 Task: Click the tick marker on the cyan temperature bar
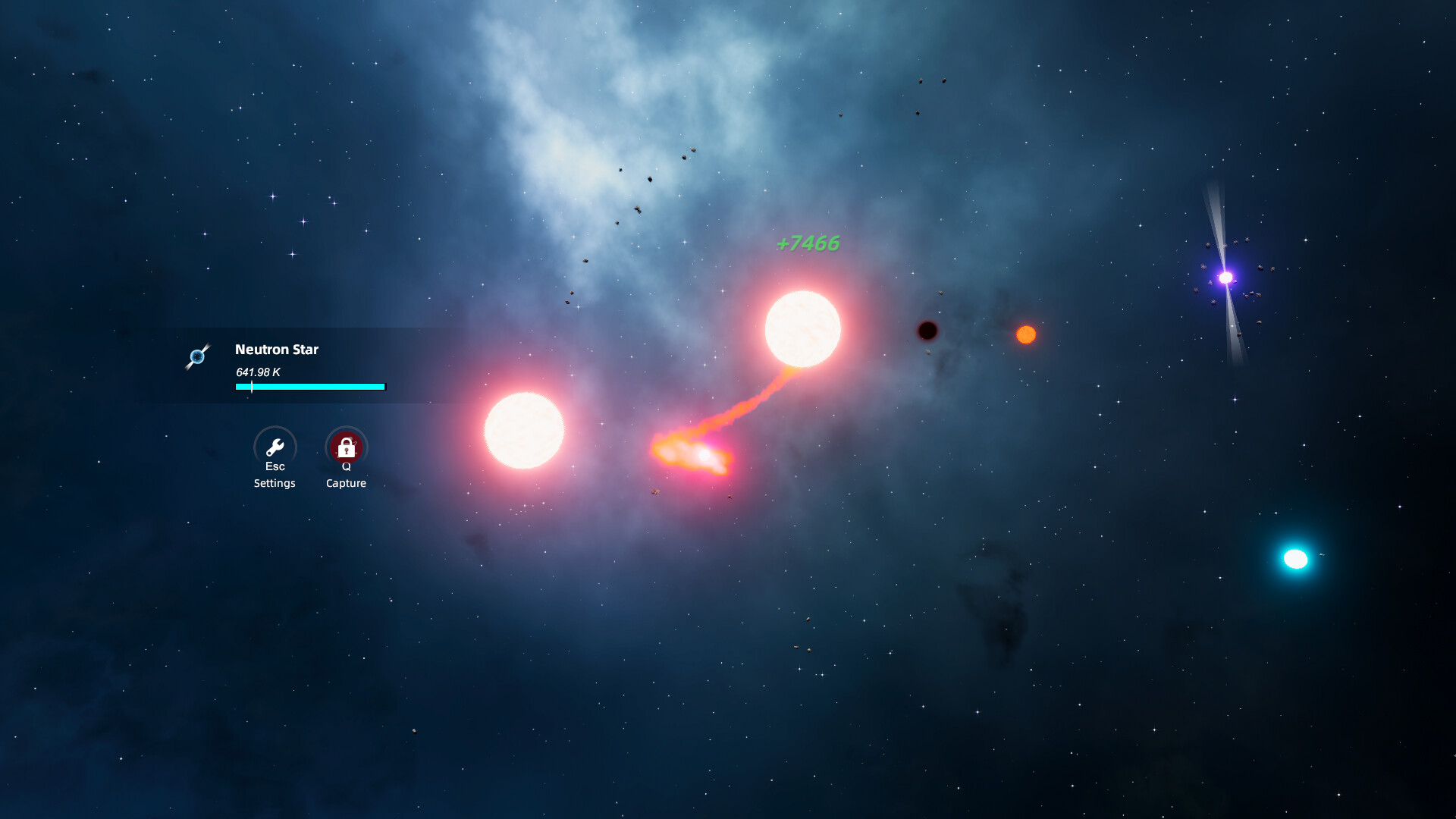(x=250, y=387)
